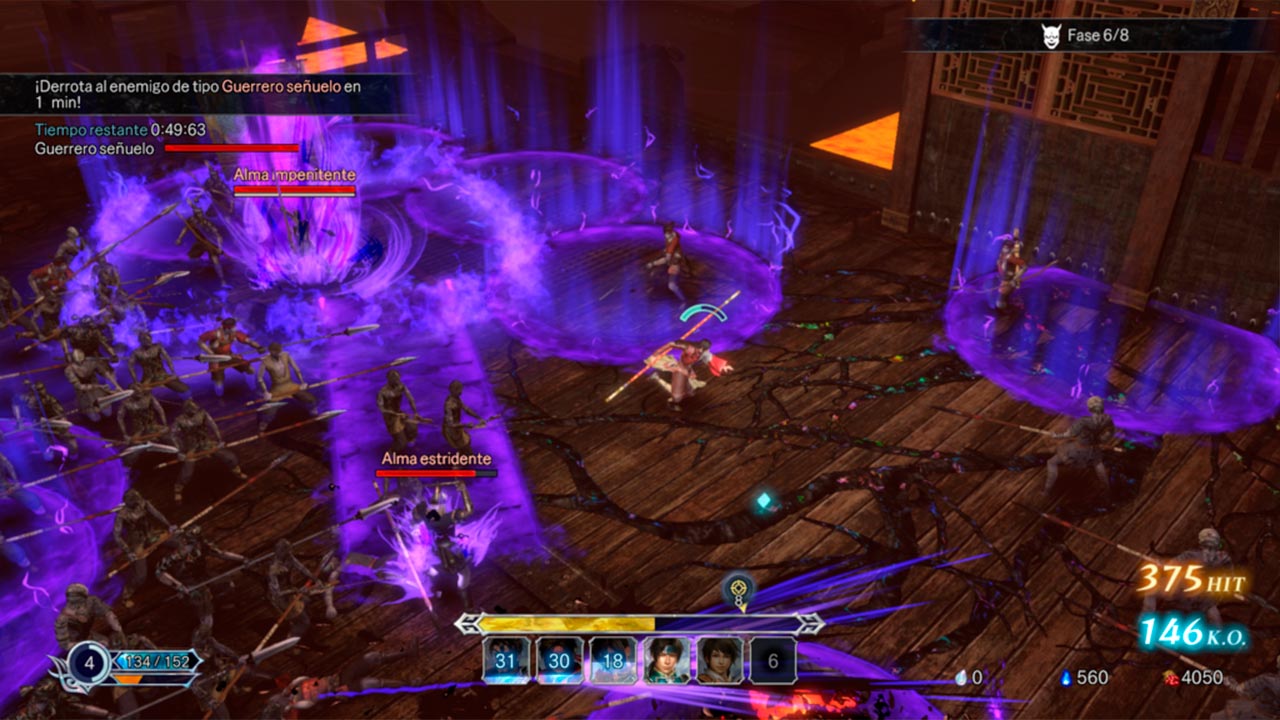
Task: Switch to the green-armored character portrait
Action: point(667,660)
